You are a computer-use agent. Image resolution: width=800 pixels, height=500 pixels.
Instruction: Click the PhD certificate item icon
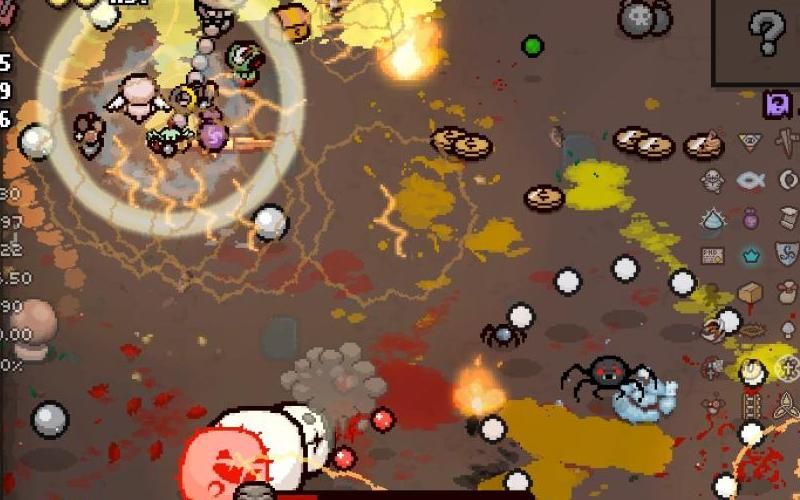point(712,256)
